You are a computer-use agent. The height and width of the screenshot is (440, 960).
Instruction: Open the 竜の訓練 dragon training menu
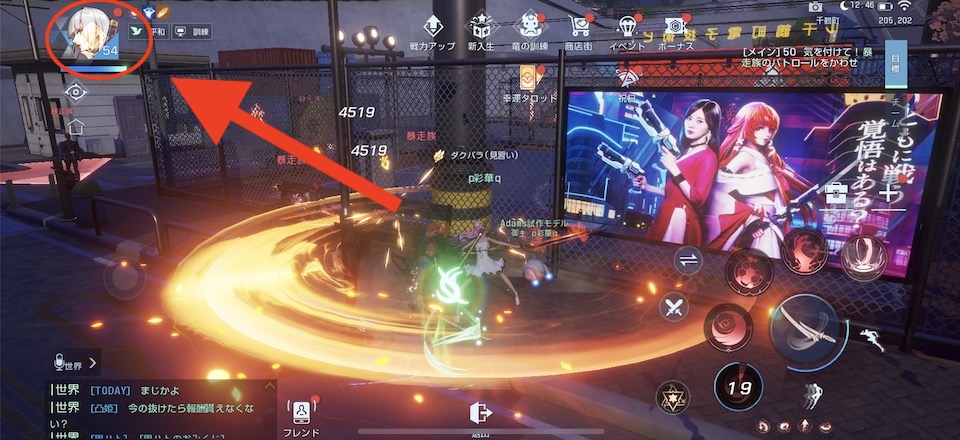pos(530,31)
